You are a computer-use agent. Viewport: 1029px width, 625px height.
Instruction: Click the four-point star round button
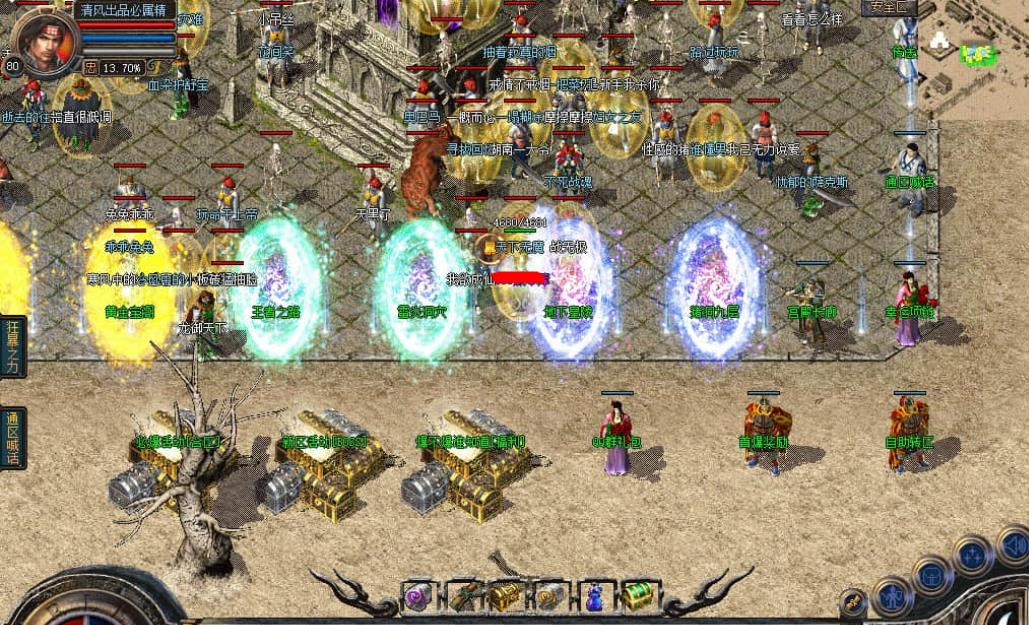[972, 555]
